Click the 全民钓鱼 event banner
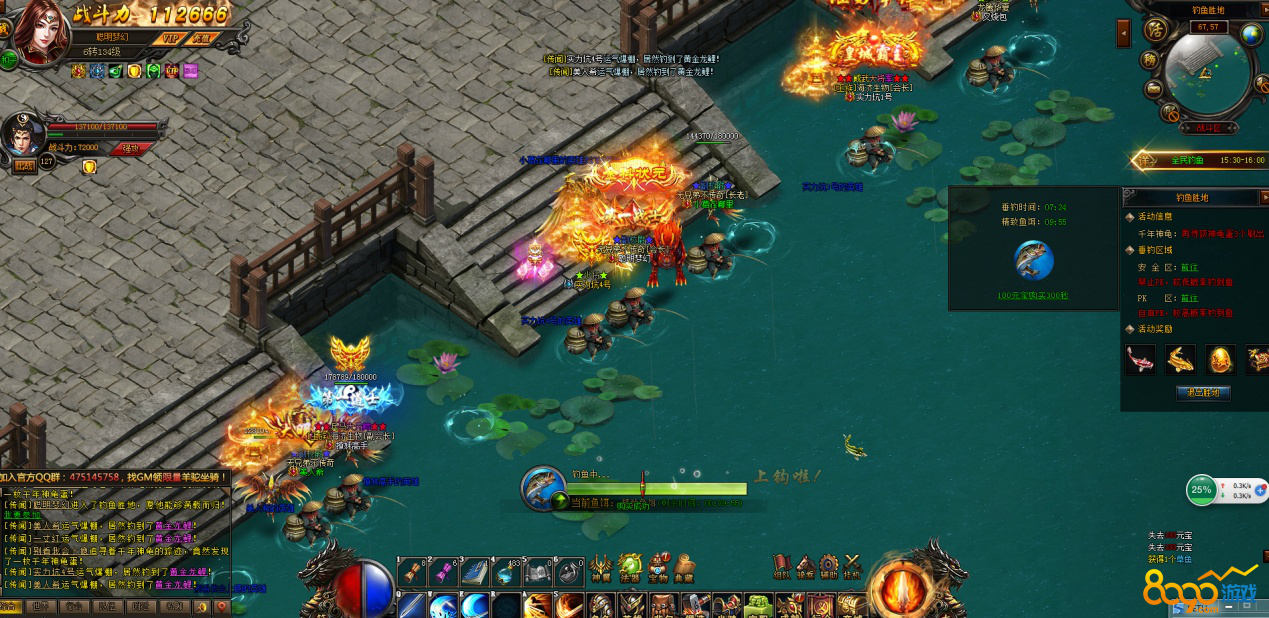 click(x=1195, y=159)
